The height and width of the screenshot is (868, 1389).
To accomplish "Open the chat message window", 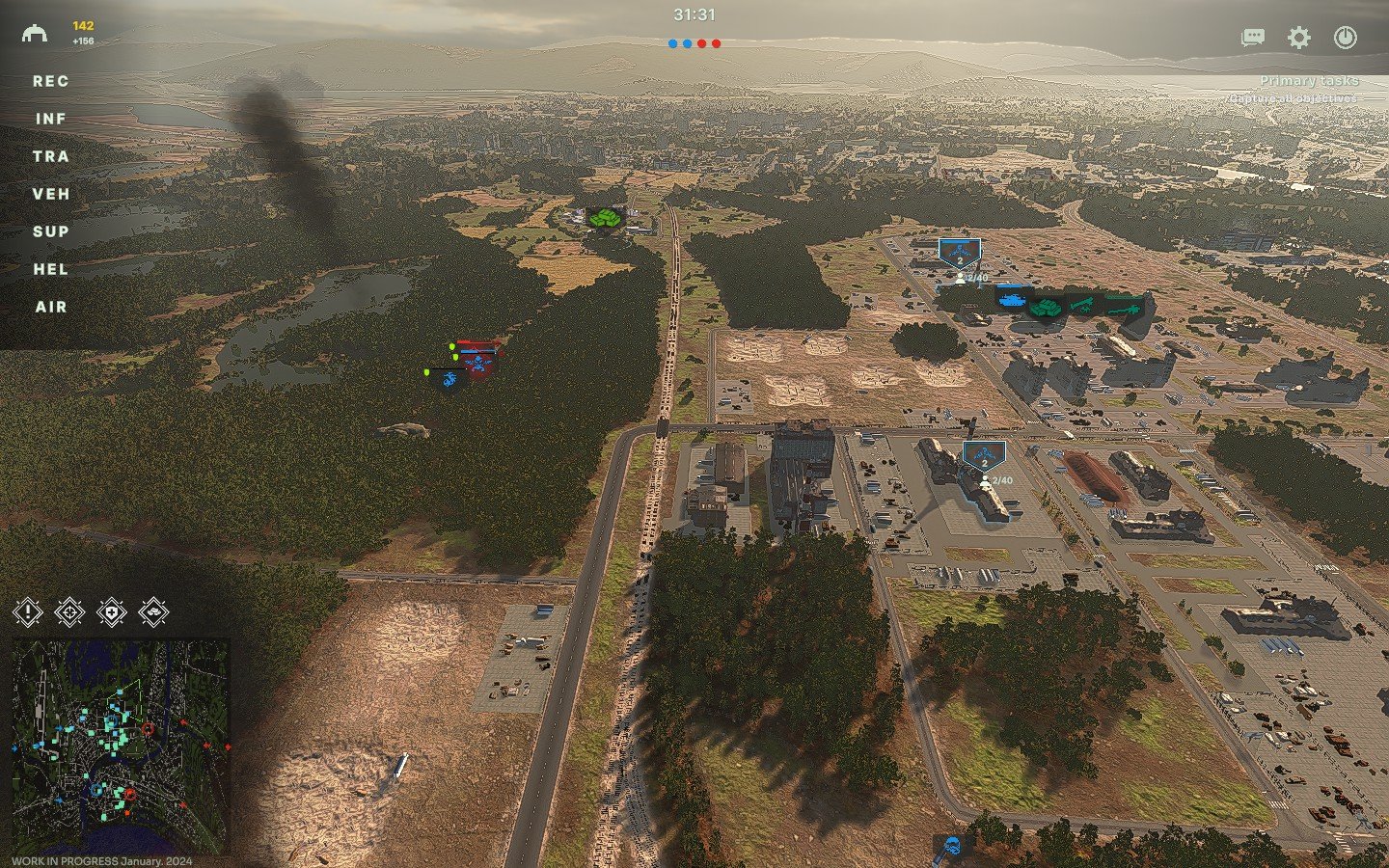I will tap(1253, 38).
